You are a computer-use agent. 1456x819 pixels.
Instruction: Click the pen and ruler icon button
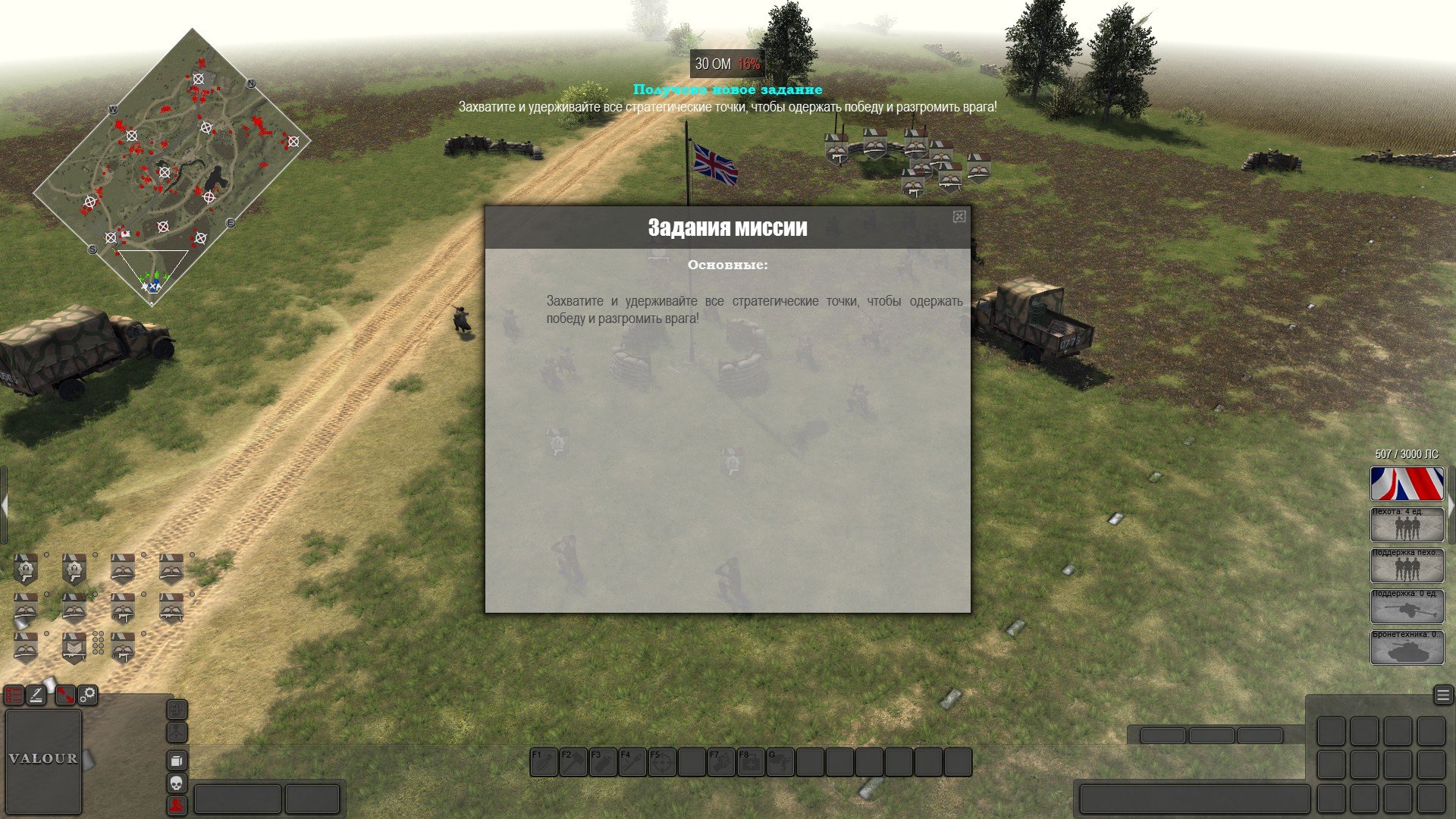pos(37,695)
